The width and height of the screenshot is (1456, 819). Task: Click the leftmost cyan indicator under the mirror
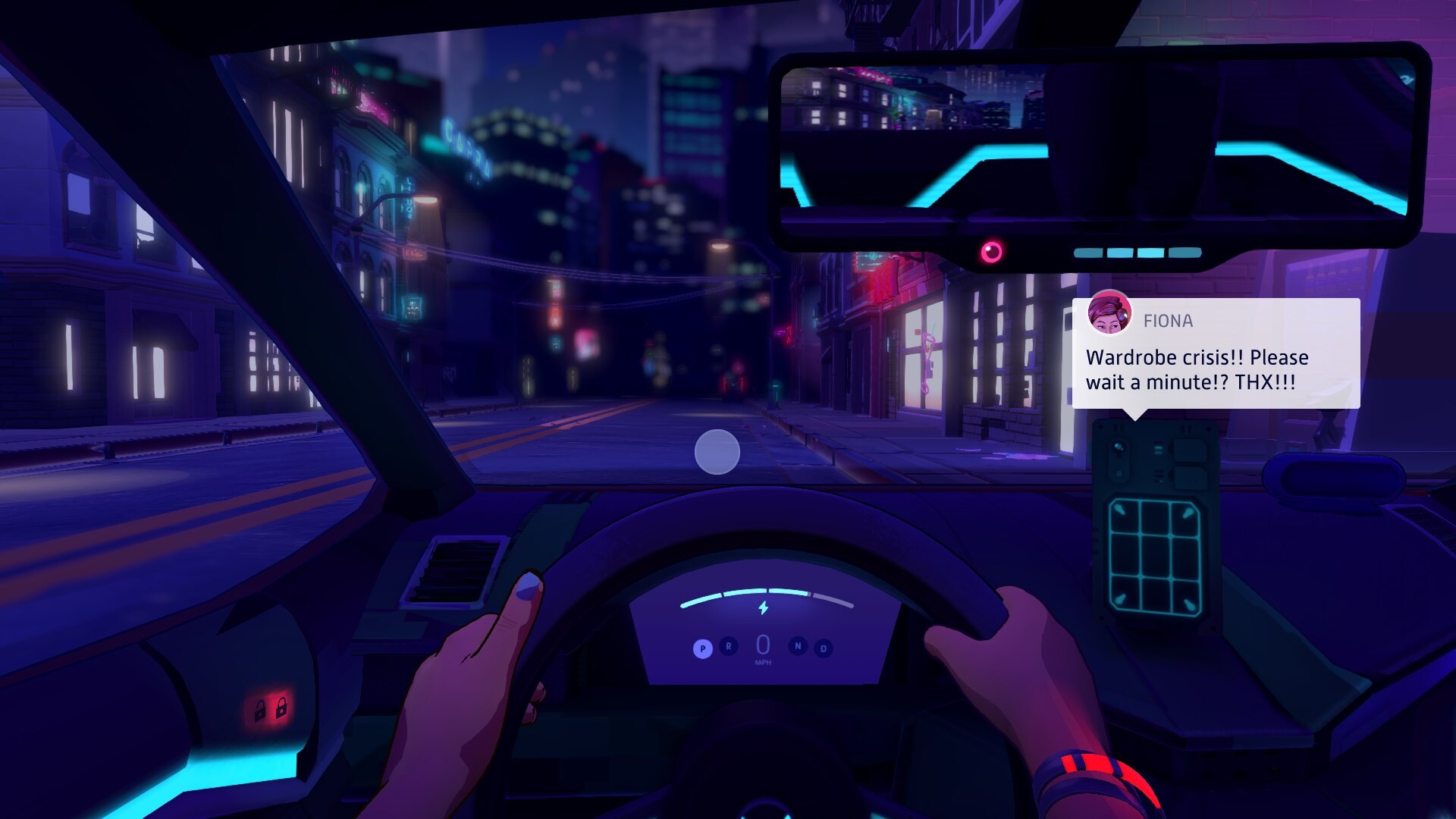pyautogui.click(x=1088, y=253)
